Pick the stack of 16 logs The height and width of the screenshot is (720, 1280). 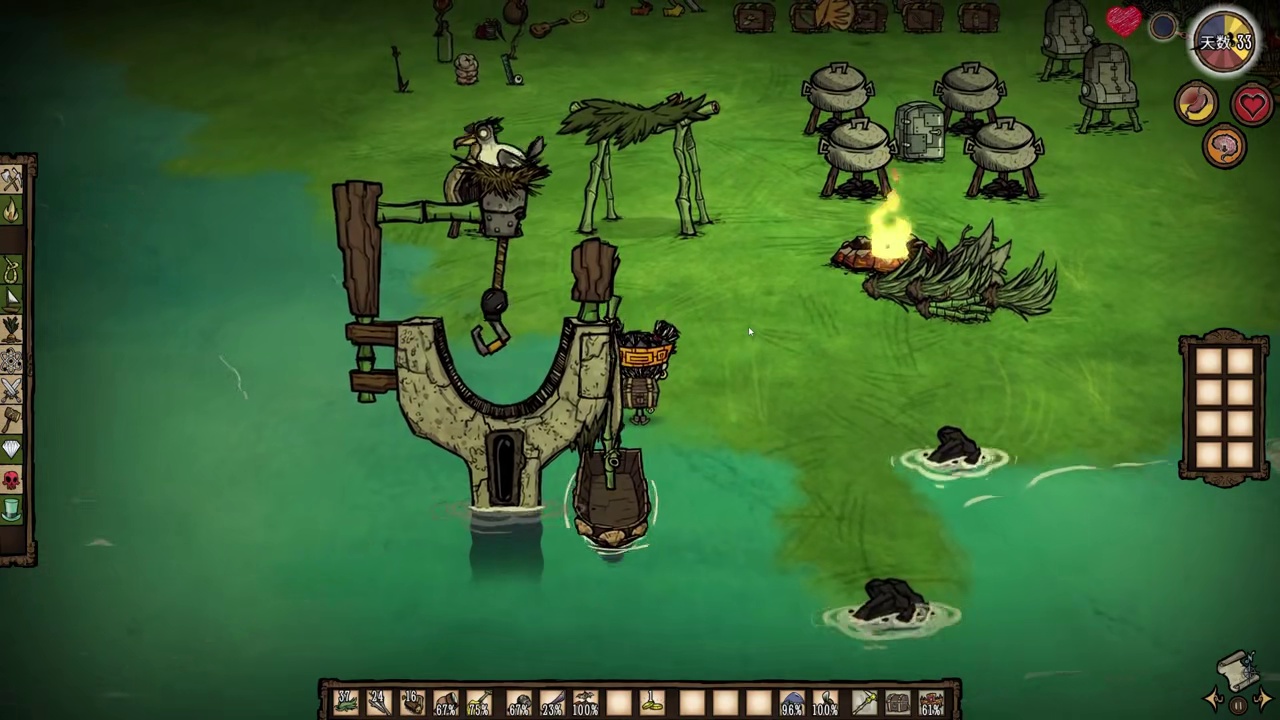coord(412,703)
